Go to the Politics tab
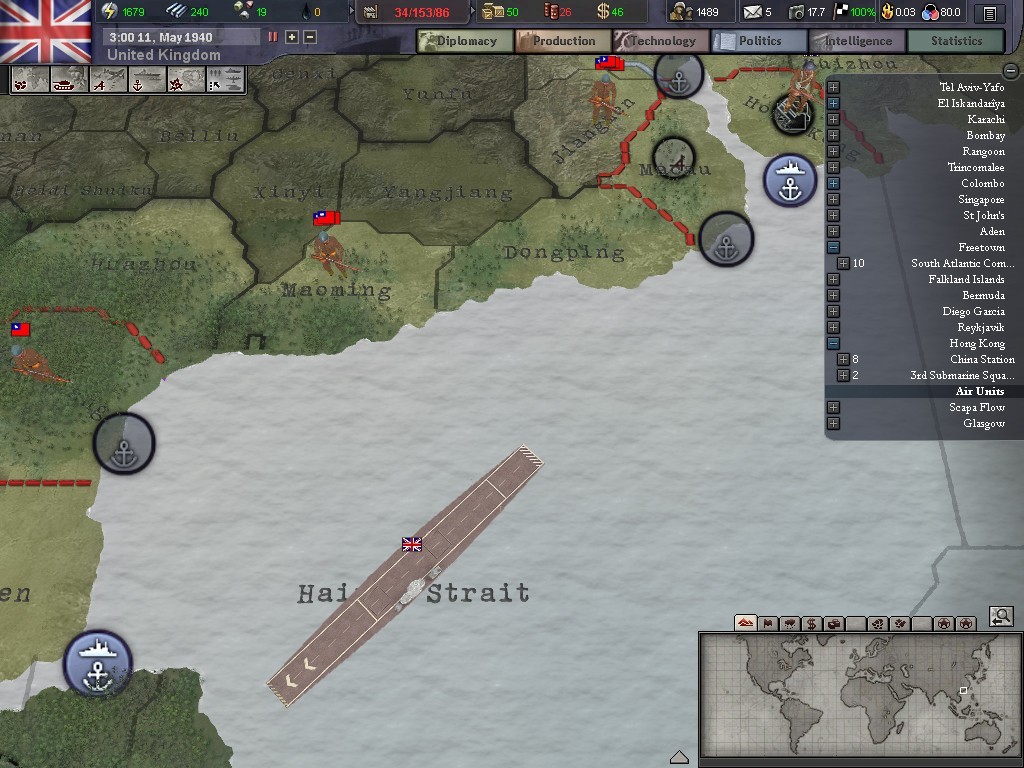Image resolution: width=1024 pixels, height=768 pixels. (759, 41)
